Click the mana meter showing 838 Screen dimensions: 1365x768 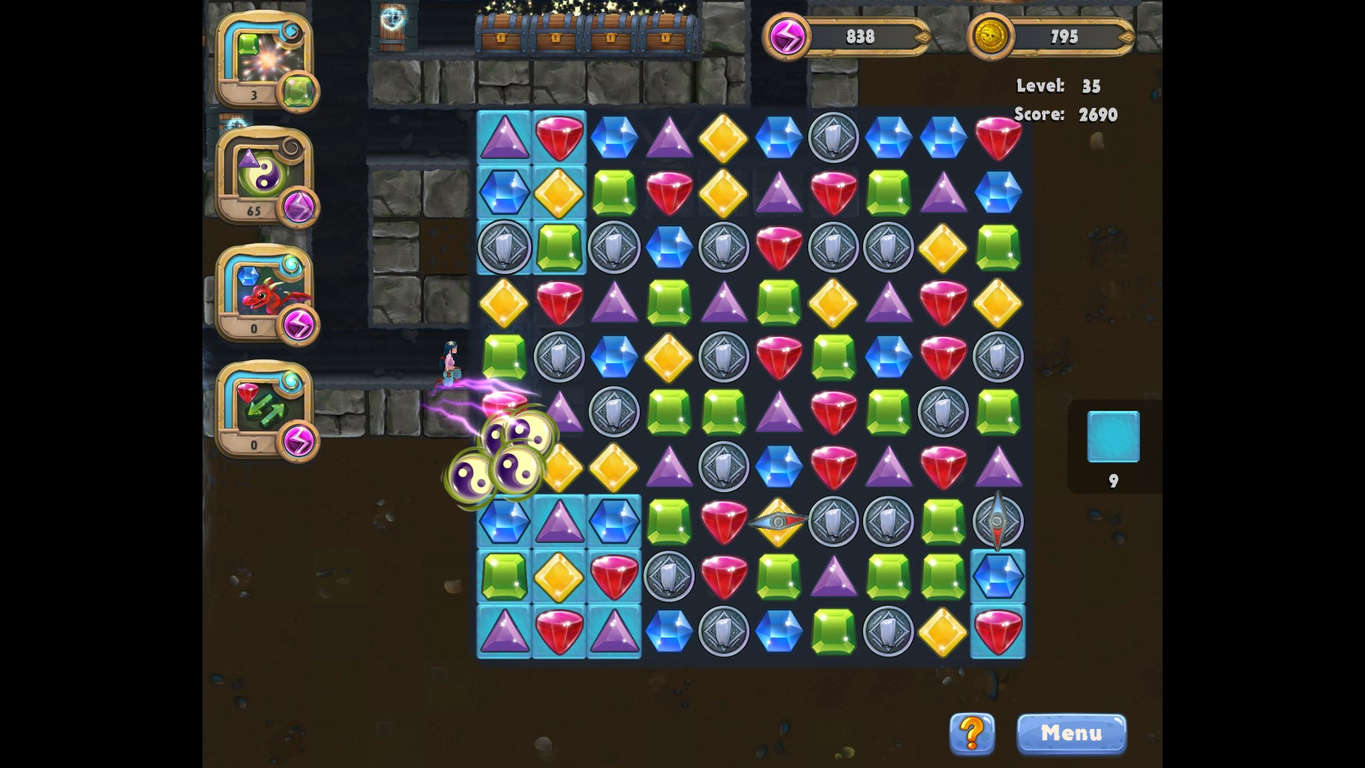(860, 37)
